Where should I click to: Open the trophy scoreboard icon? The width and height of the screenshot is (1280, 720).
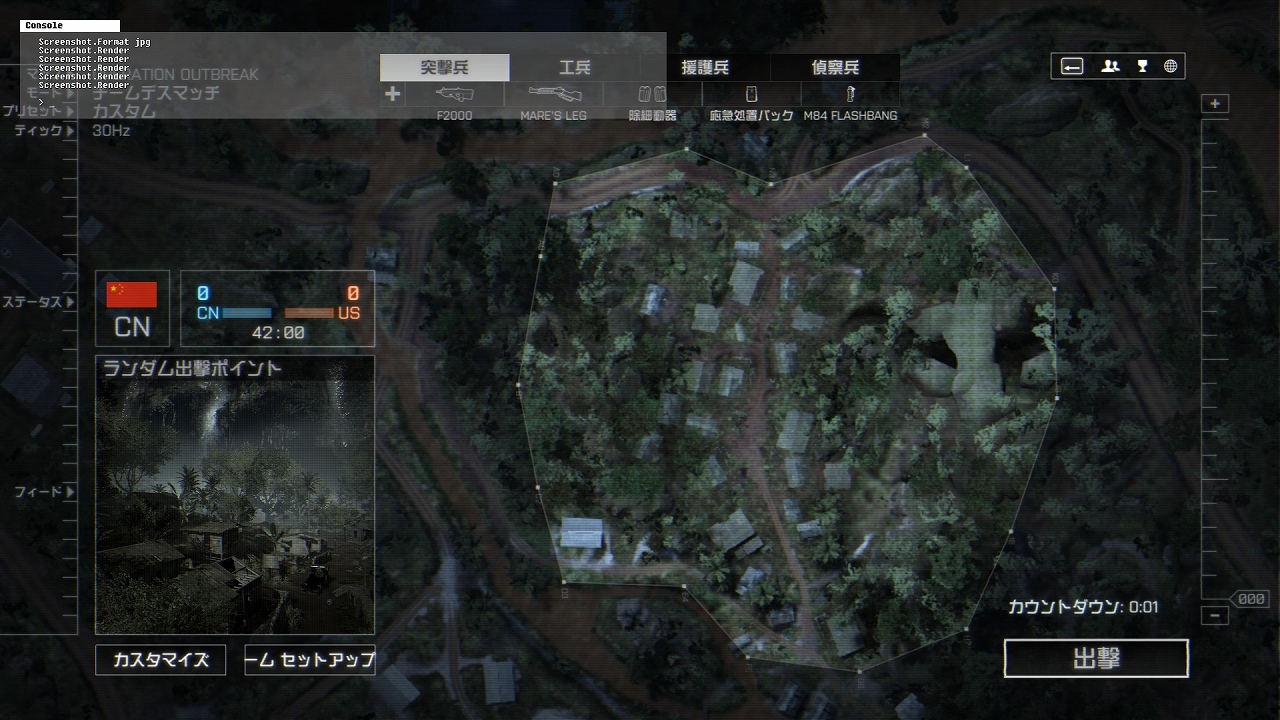coord(1142,66)
